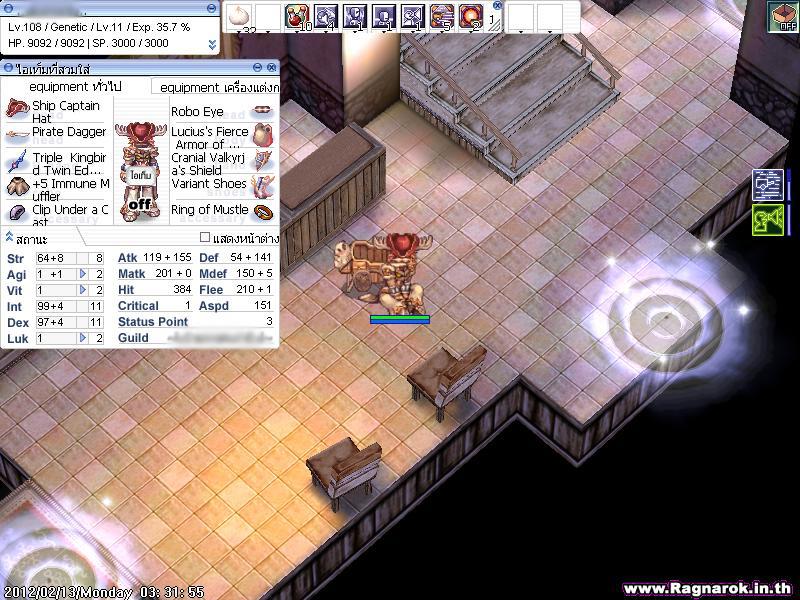Use the red potion hotkey slot
The height and width of the screenshot is (600, 800).
297,16
